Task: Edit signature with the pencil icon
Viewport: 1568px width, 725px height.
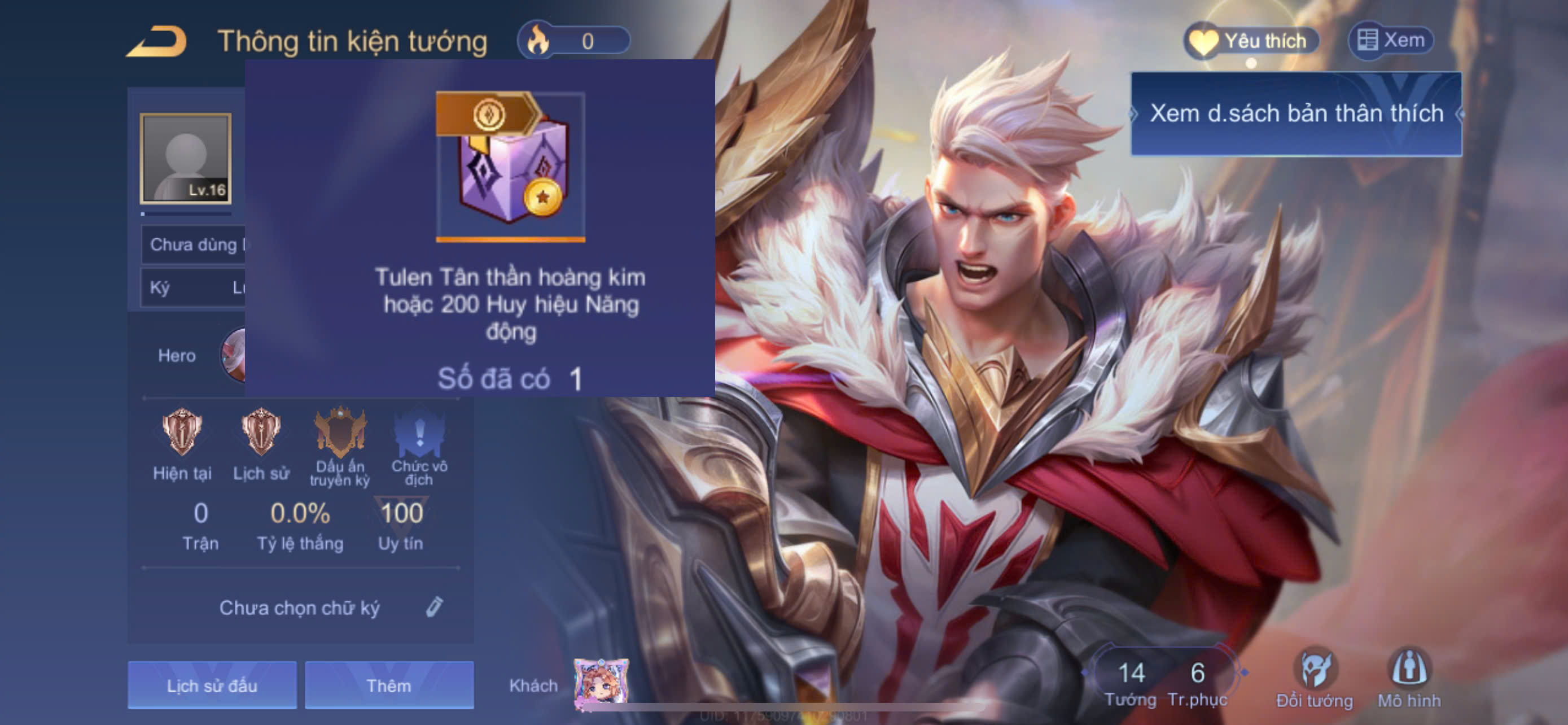Action: [x=434, y=607]
